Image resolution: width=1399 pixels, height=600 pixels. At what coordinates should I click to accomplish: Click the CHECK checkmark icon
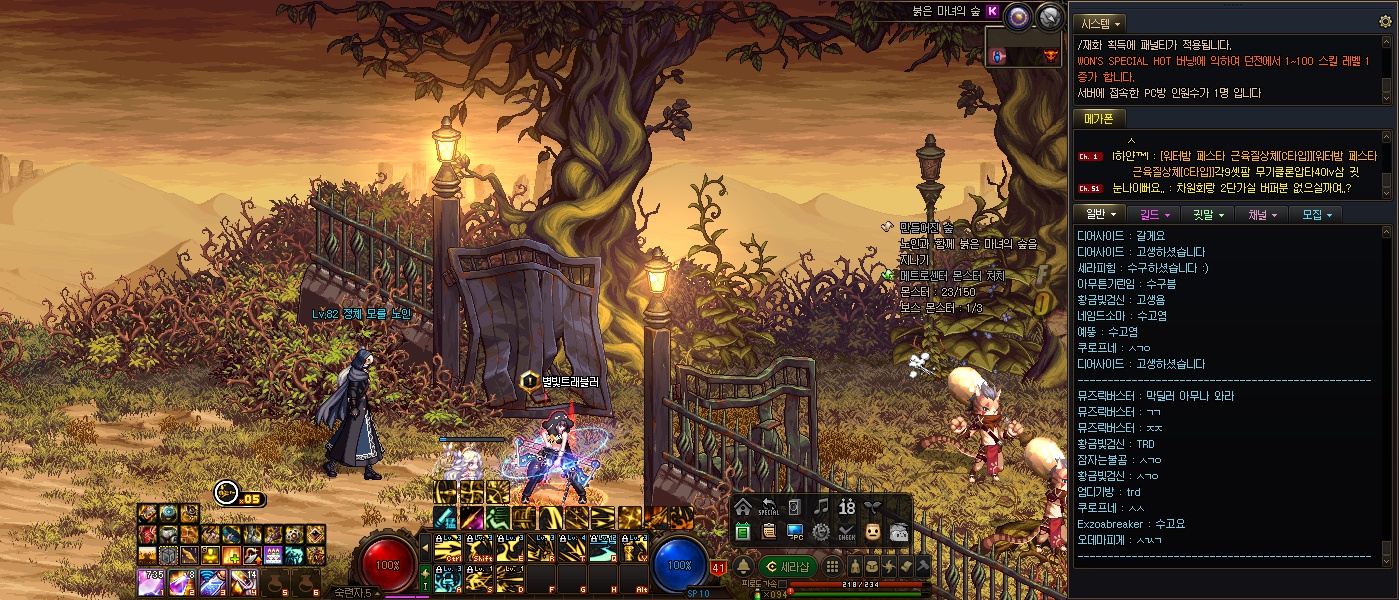847,531
